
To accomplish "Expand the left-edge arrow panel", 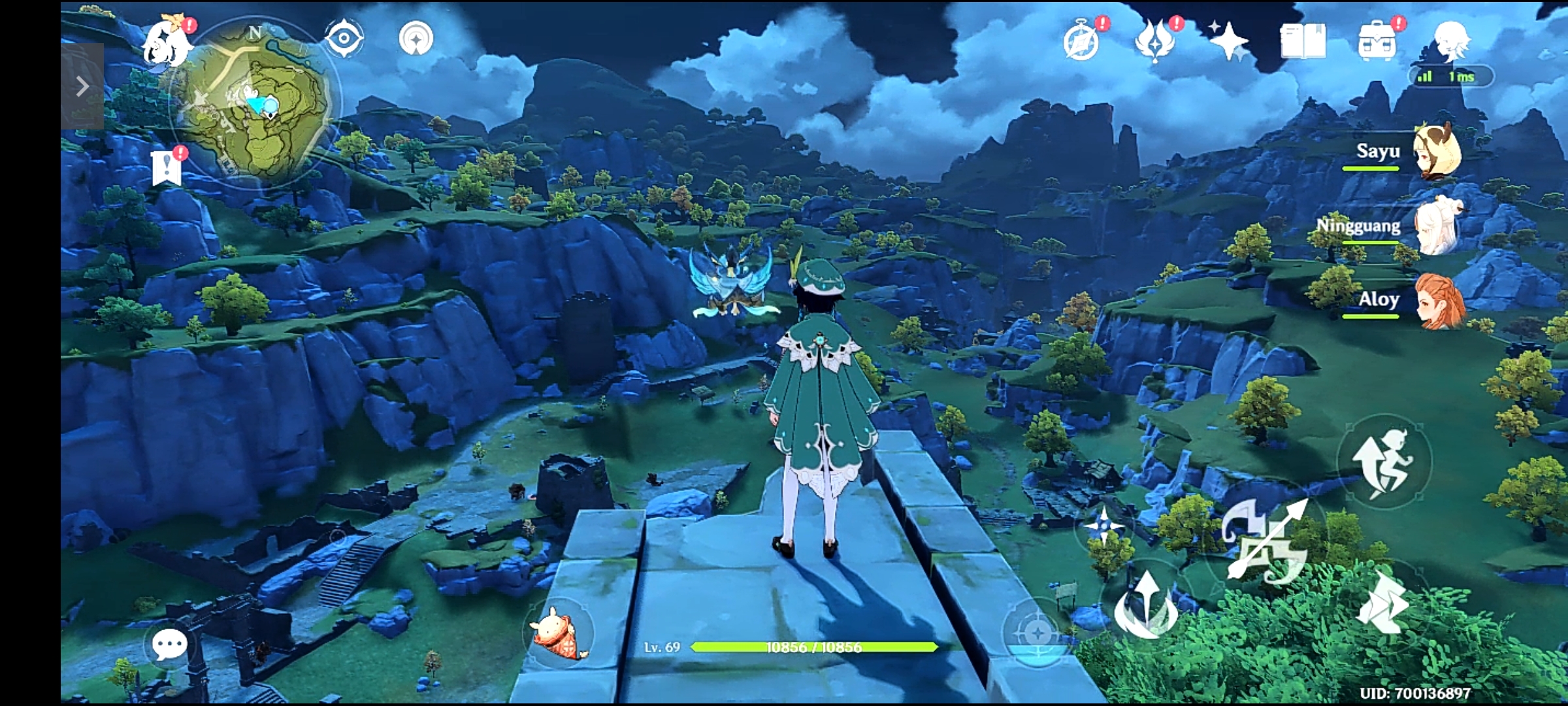I will (x=82, y=86).
